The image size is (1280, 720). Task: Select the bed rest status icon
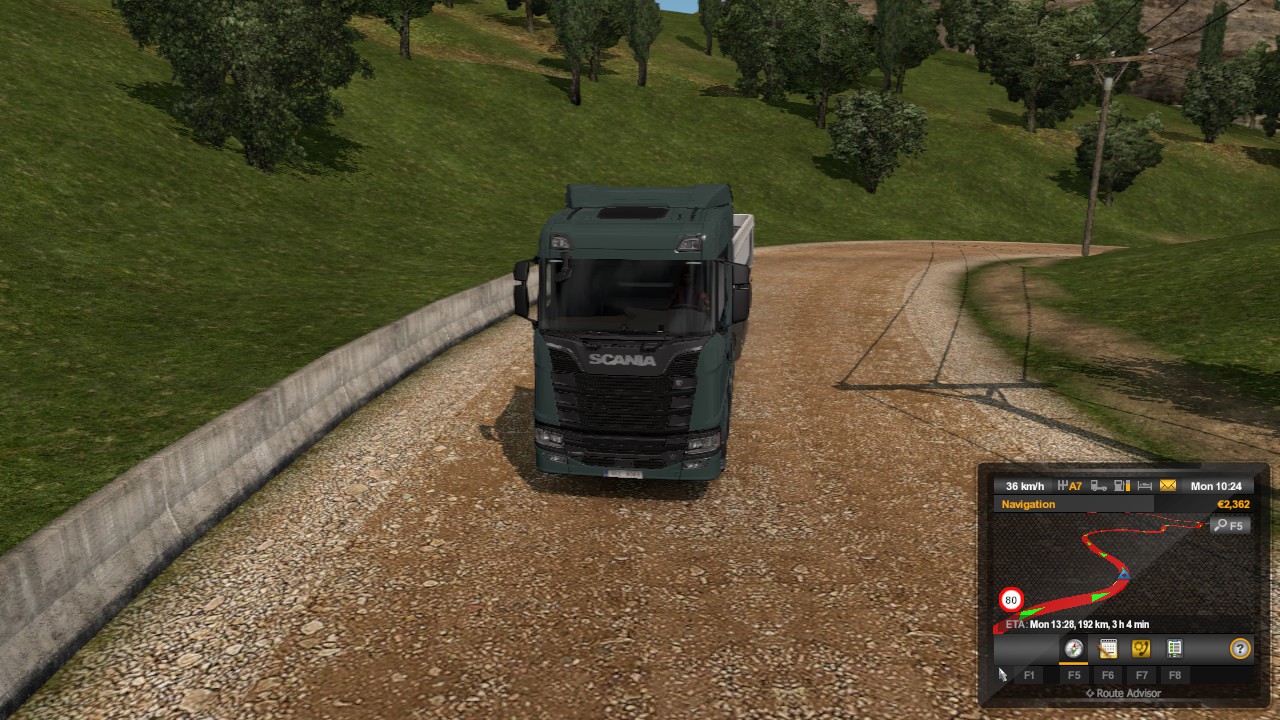[x=1145, y=486]
